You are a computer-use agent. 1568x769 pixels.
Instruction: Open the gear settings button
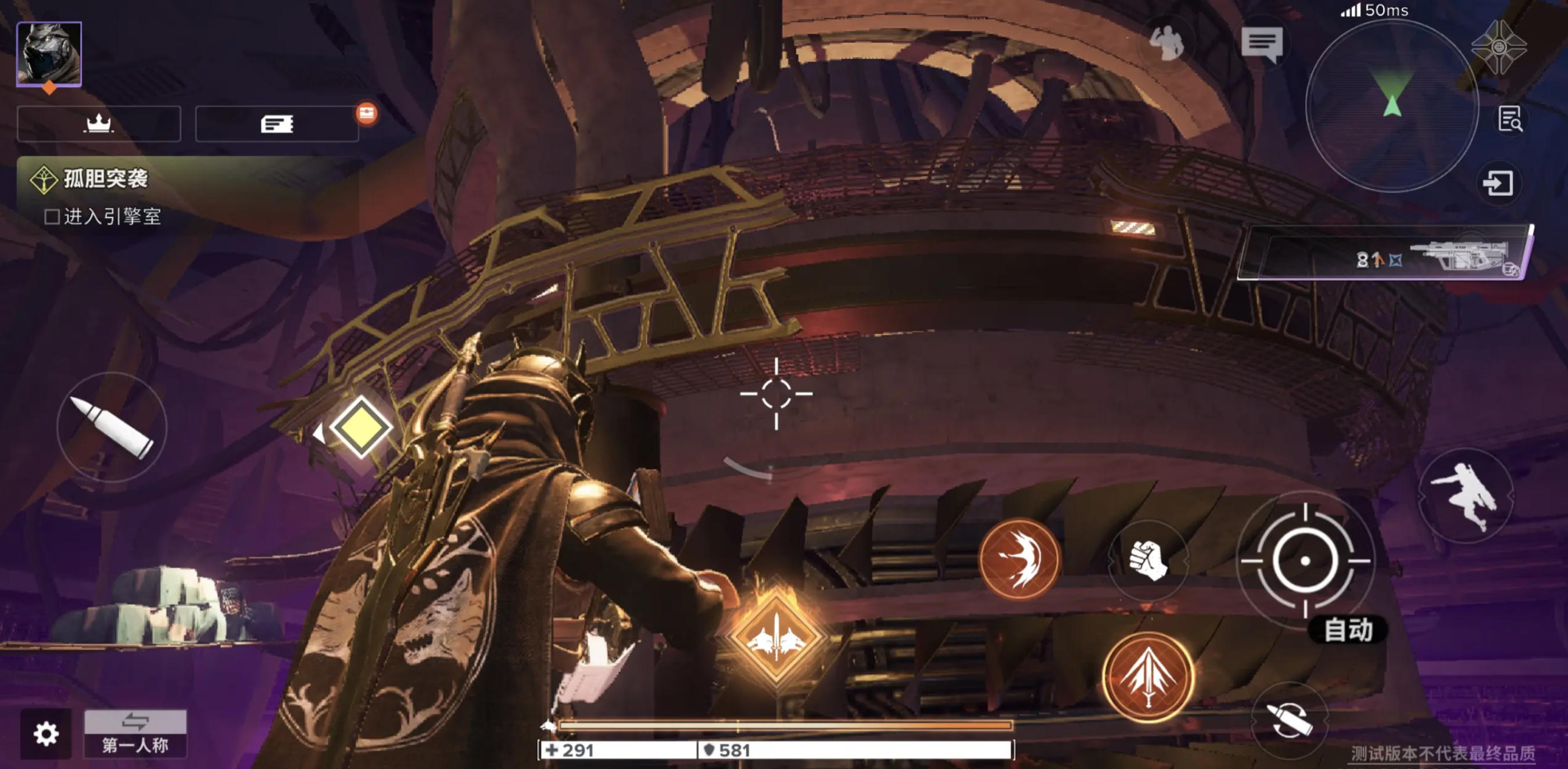coord(46,734)
